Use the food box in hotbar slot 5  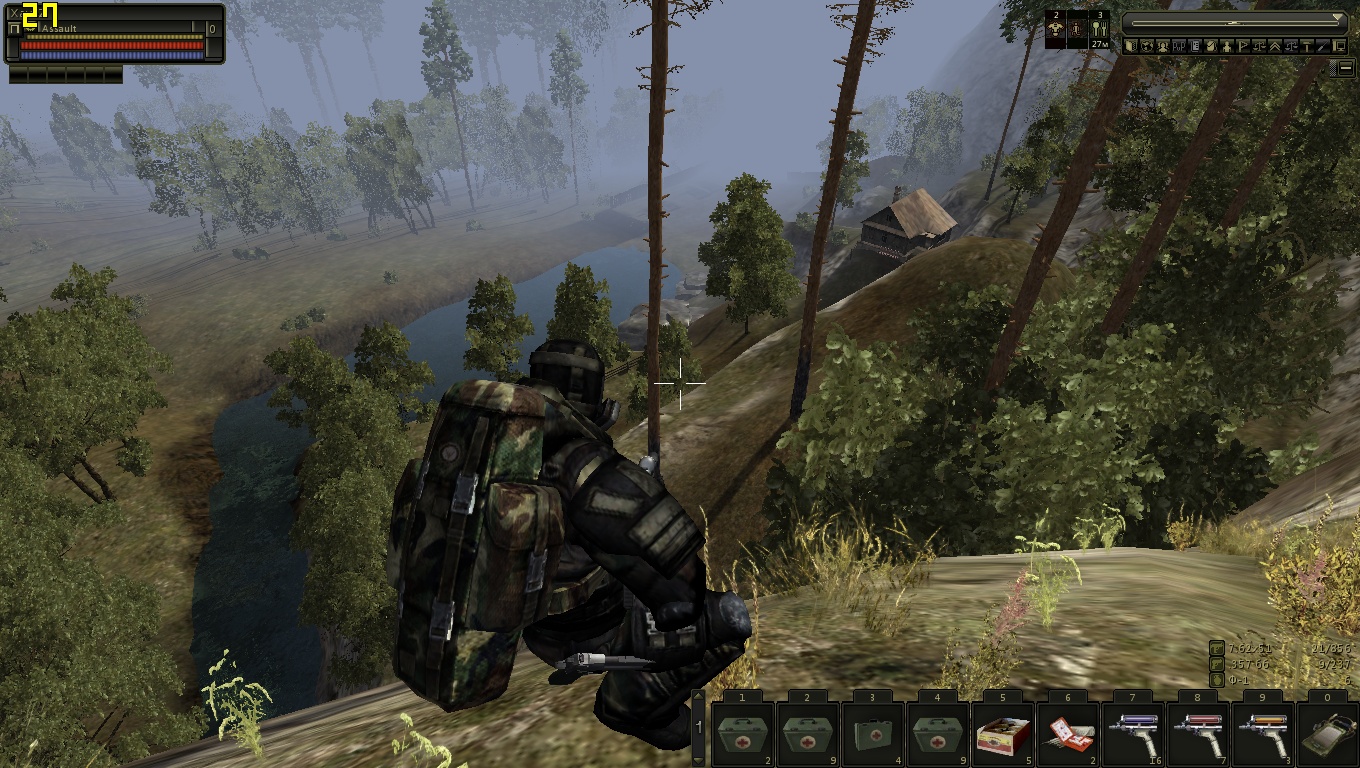1003,734
